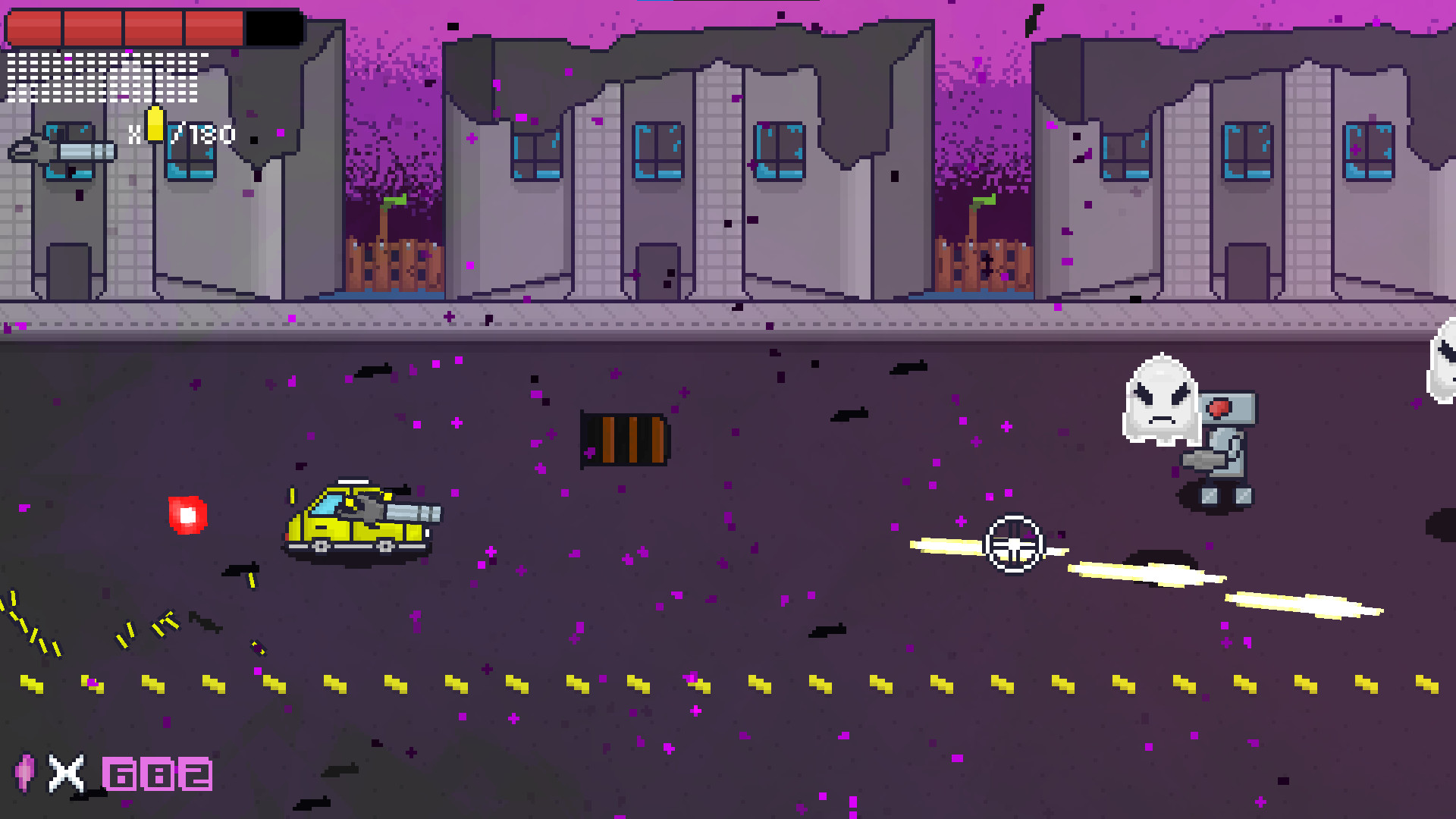
Task: Click the ammo counter reading /180
Action: (x=203, y=134)
